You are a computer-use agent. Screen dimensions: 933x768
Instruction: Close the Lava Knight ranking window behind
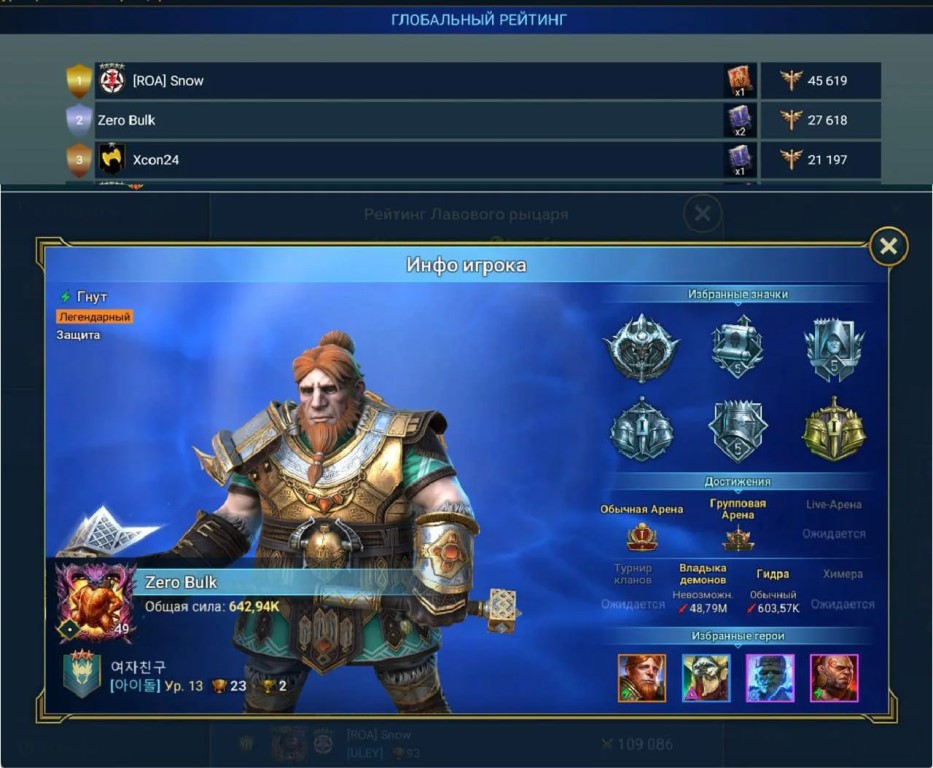click(703, 213)
